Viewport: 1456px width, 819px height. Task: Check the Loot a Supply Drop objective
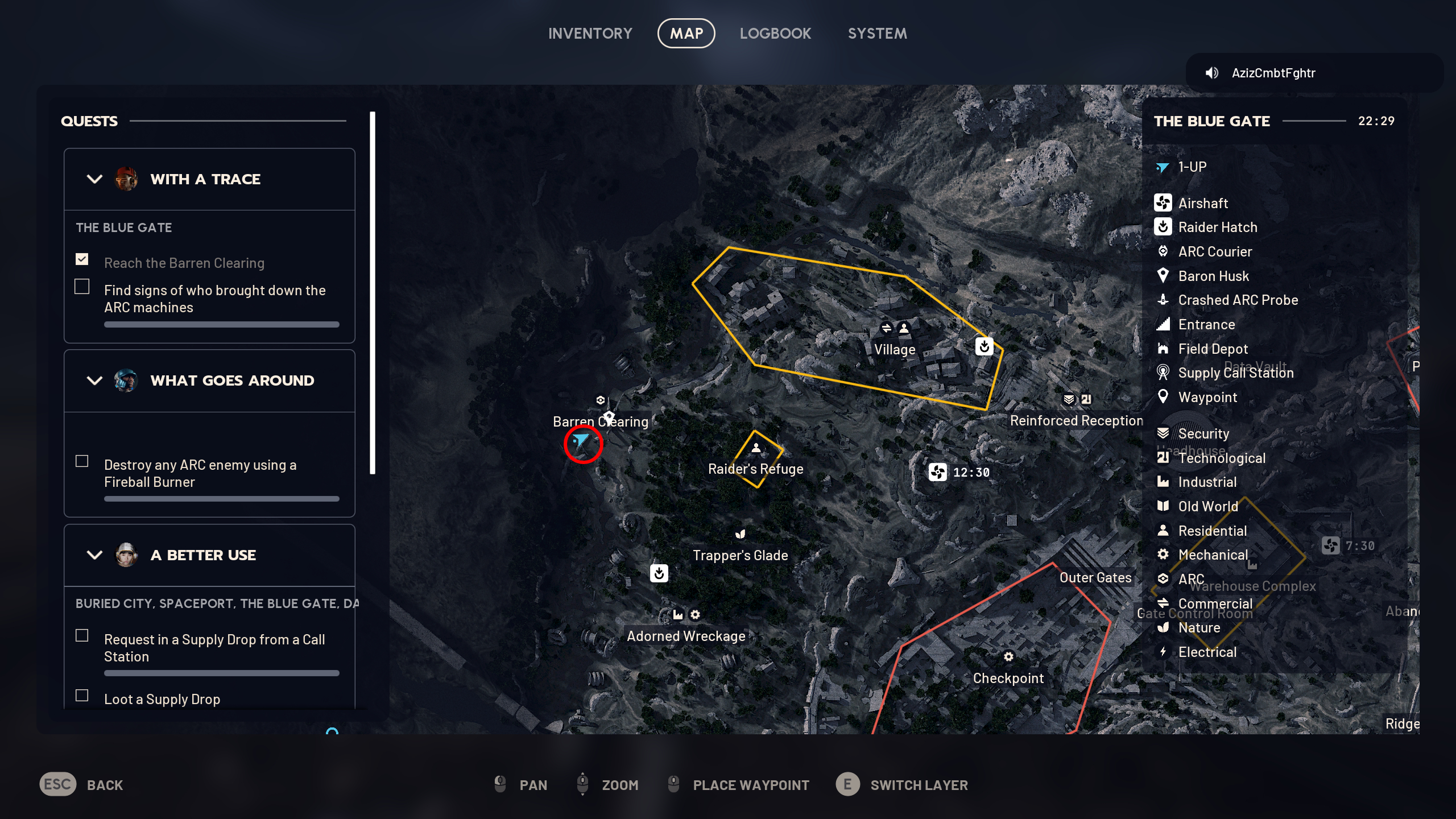(82, 695)
